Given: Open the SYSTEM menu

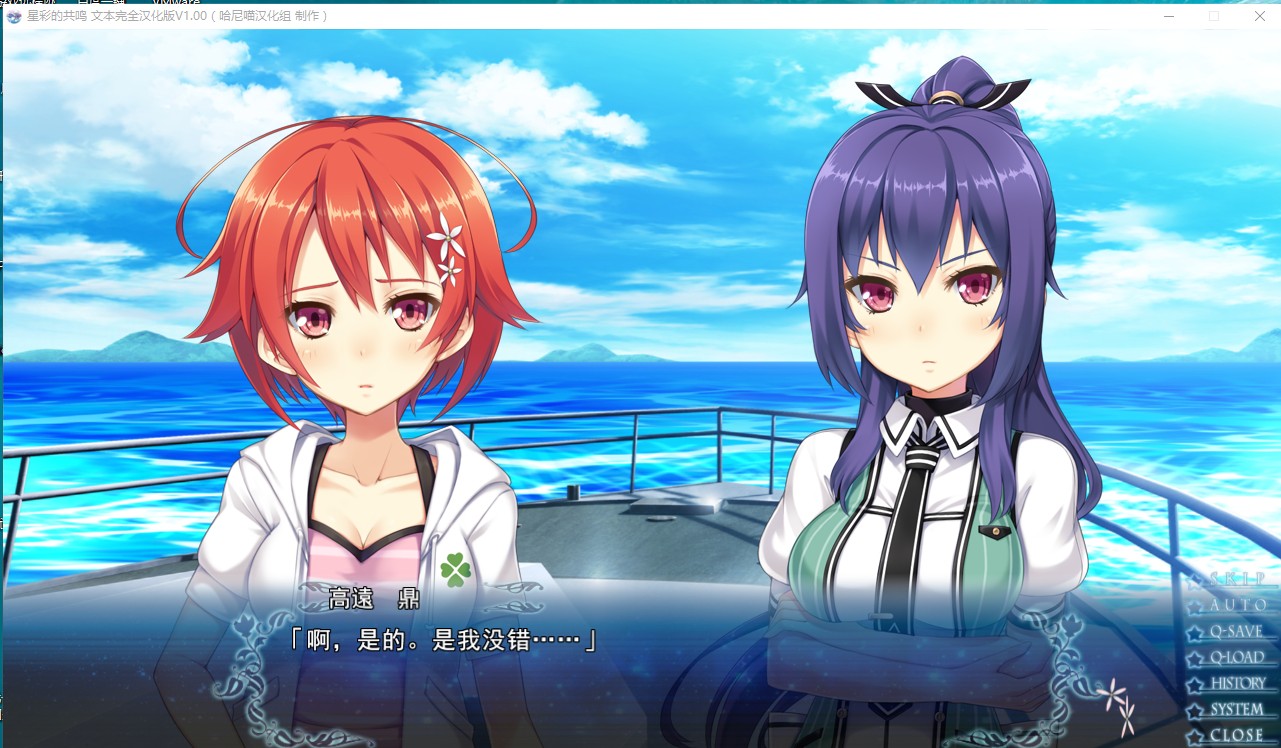Looking at the screenshot, I should coord(1236,709).
